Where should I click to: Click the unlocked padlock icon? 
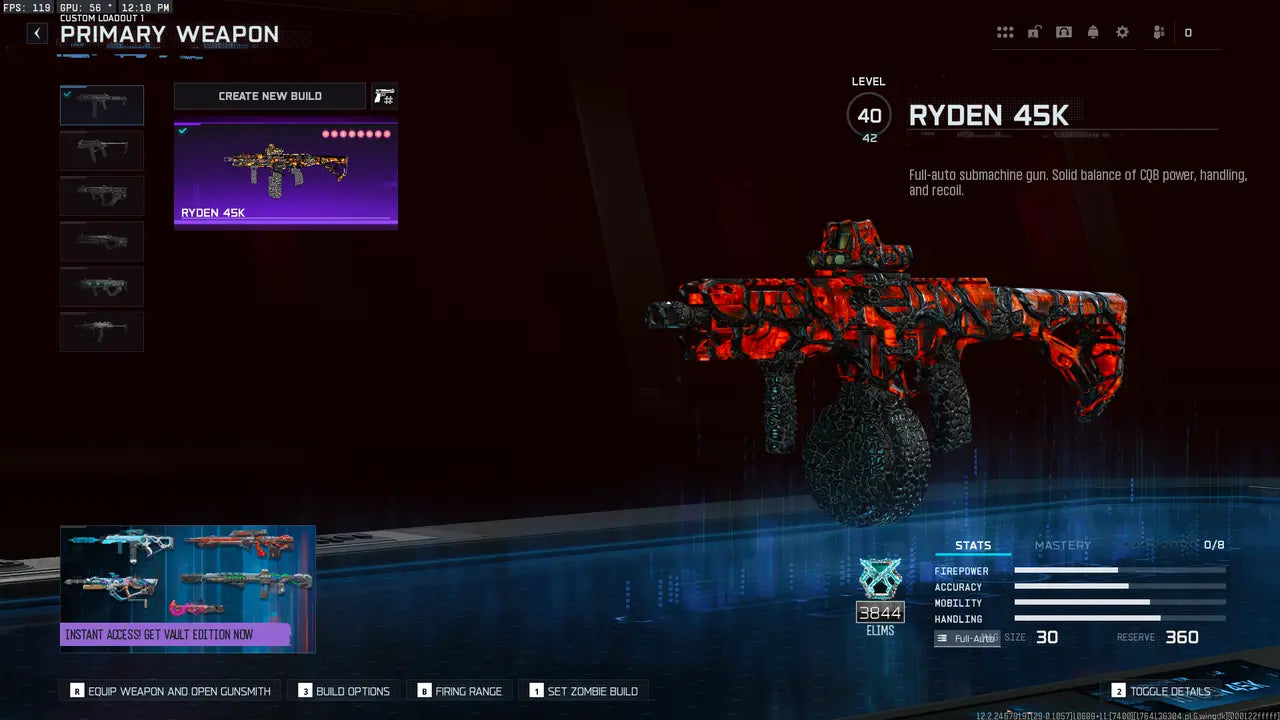point(1034,31)
